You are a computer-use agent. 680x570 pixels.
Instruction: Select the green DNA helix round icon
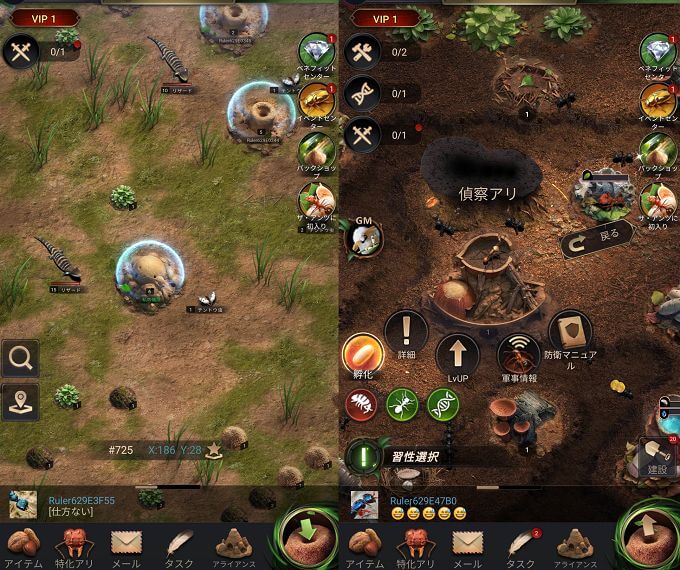pyautogui.click(x=443, y=404)
